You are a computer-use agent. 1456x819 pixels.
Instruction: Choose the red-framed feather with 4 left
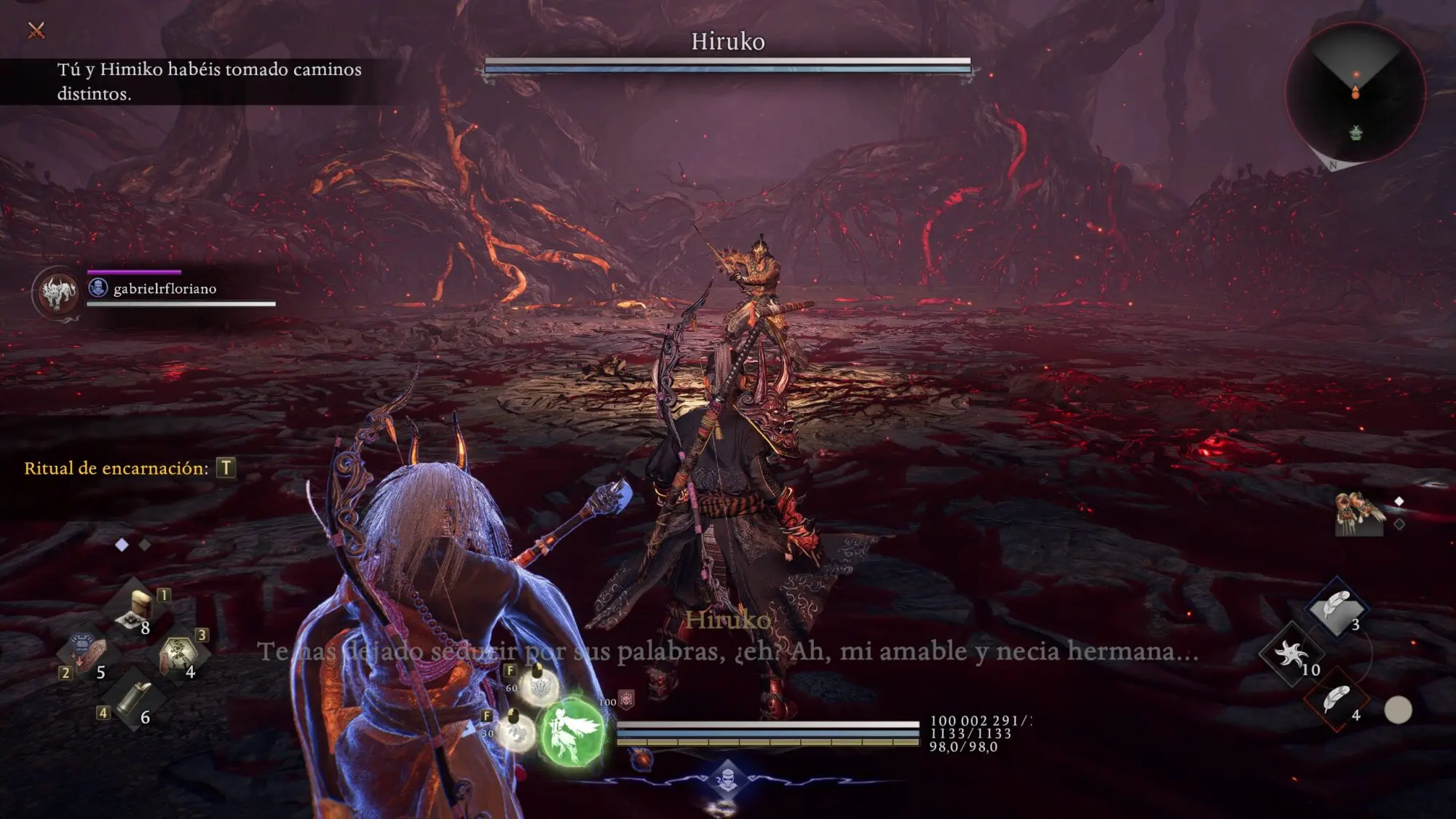pyautogui.click(x=1337, y=700)
